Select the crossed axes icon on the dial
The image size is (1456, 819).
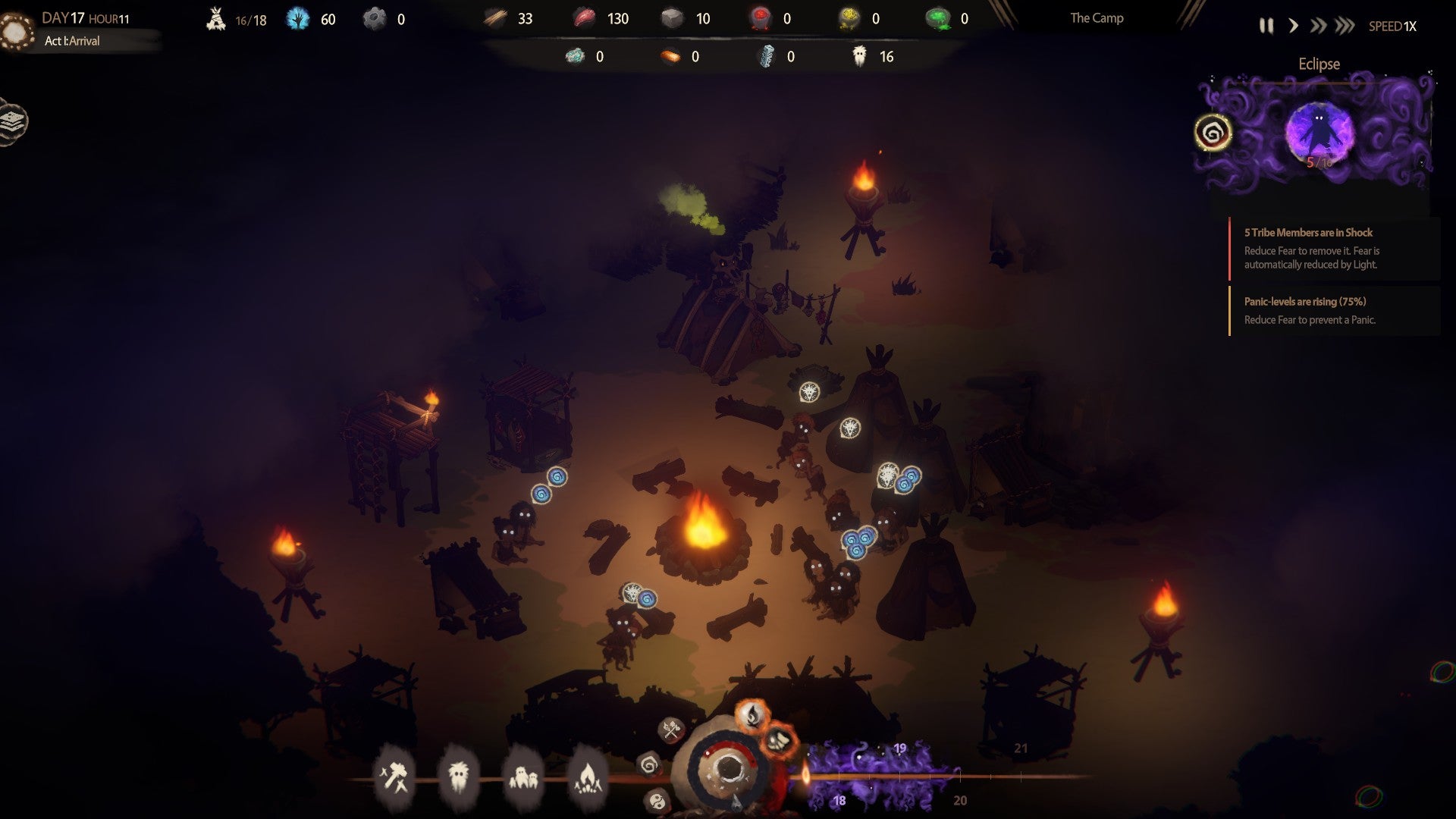pyautogui.click(x=671, y=730)
